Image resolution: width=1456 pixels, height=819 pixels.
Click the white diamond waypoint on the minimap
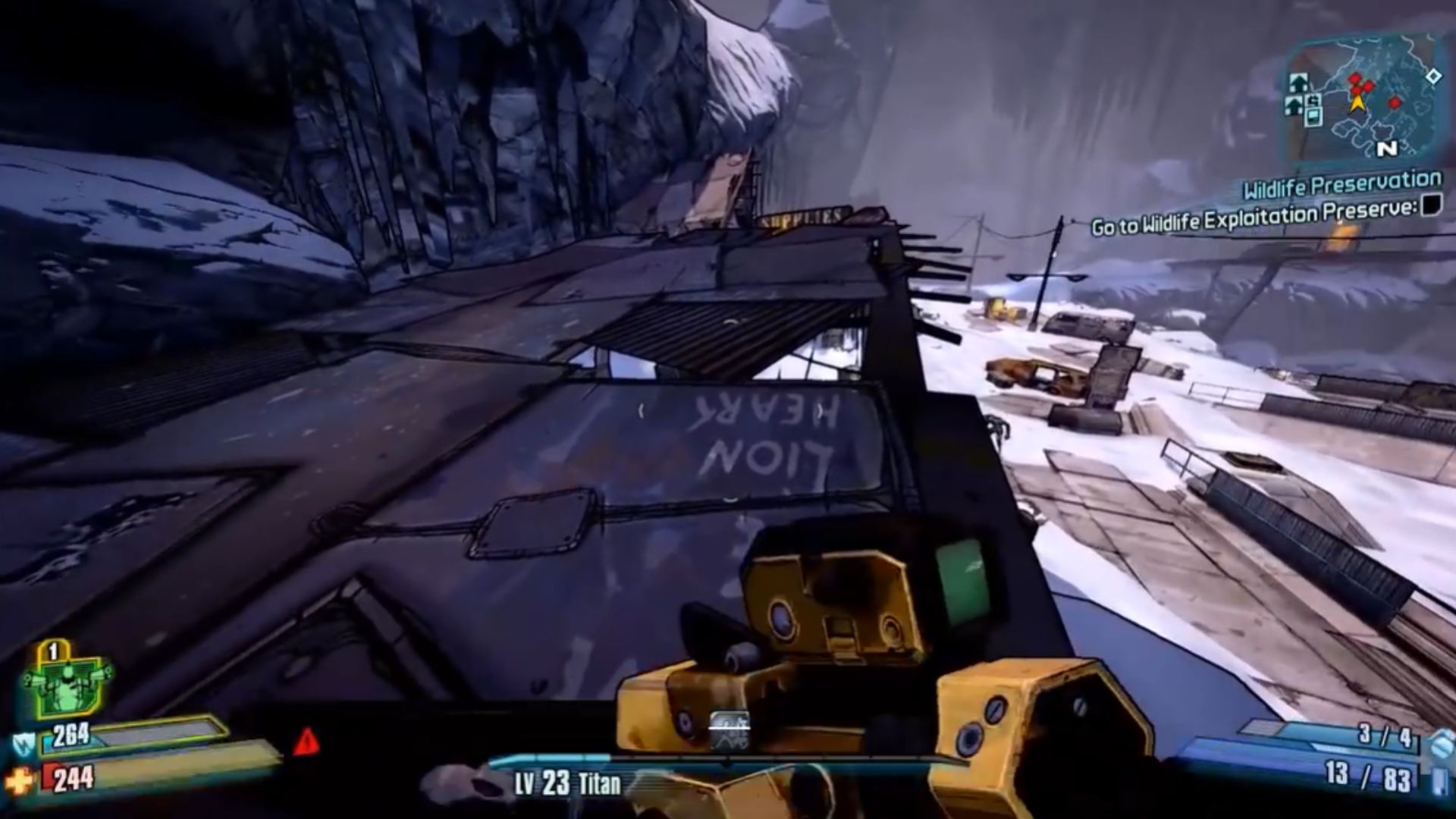point(1433,76)
